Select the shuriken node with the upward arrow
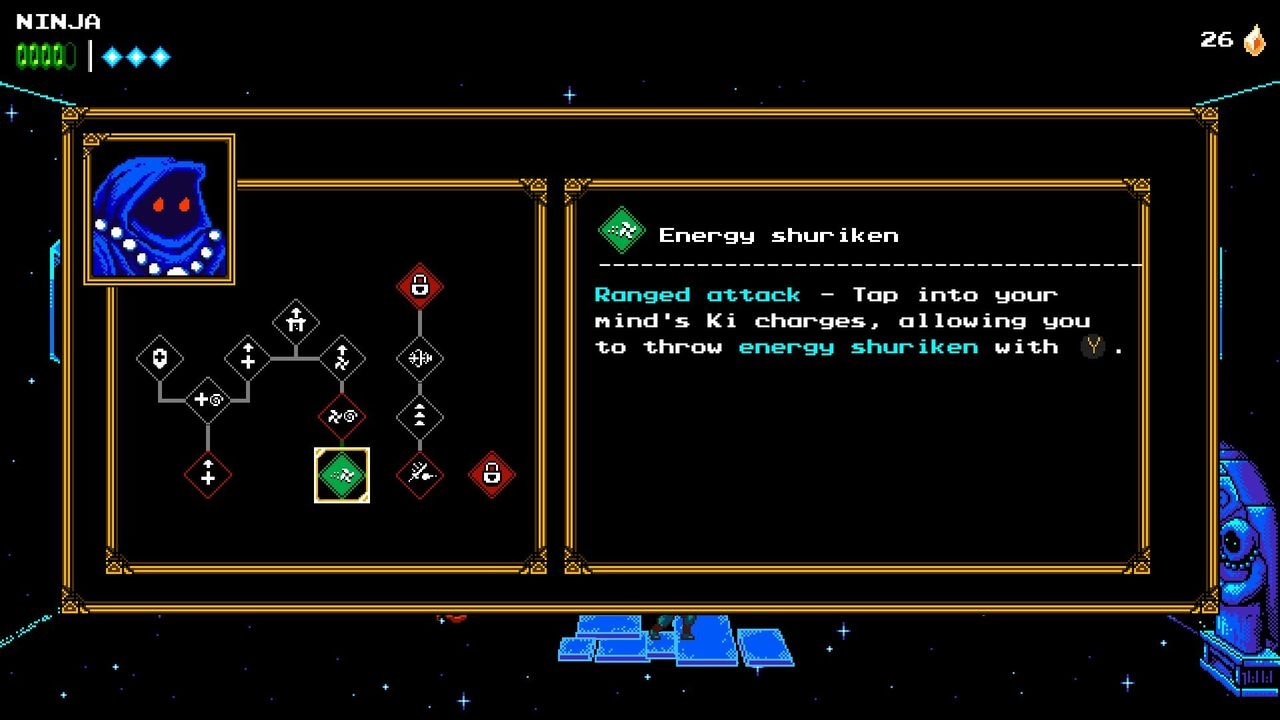The height and width of the screenshot is (720, 1280). [x=343, y=357]
